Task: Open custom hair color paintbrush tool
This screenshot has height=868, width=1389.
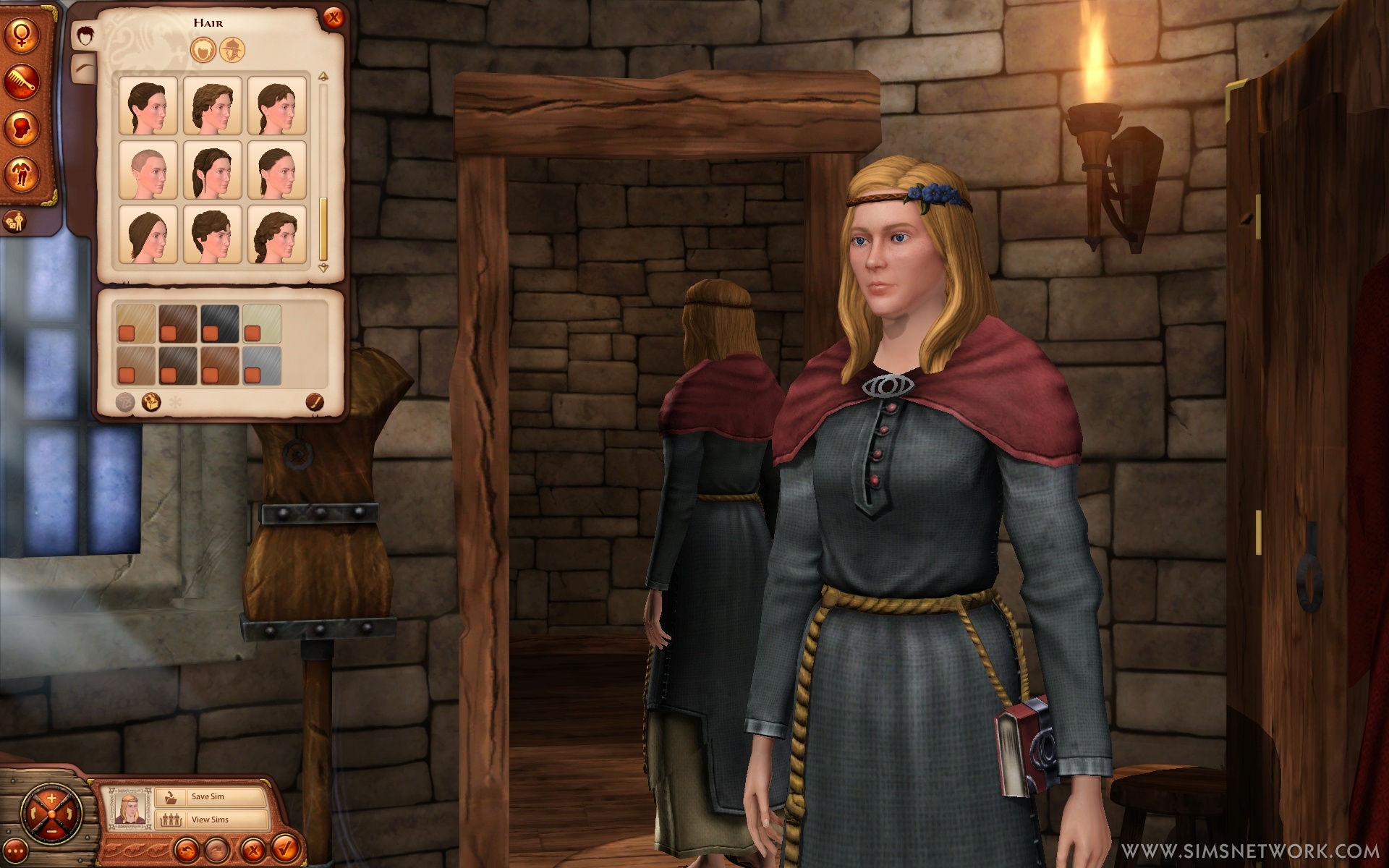Action: click(x=314, y=401)
